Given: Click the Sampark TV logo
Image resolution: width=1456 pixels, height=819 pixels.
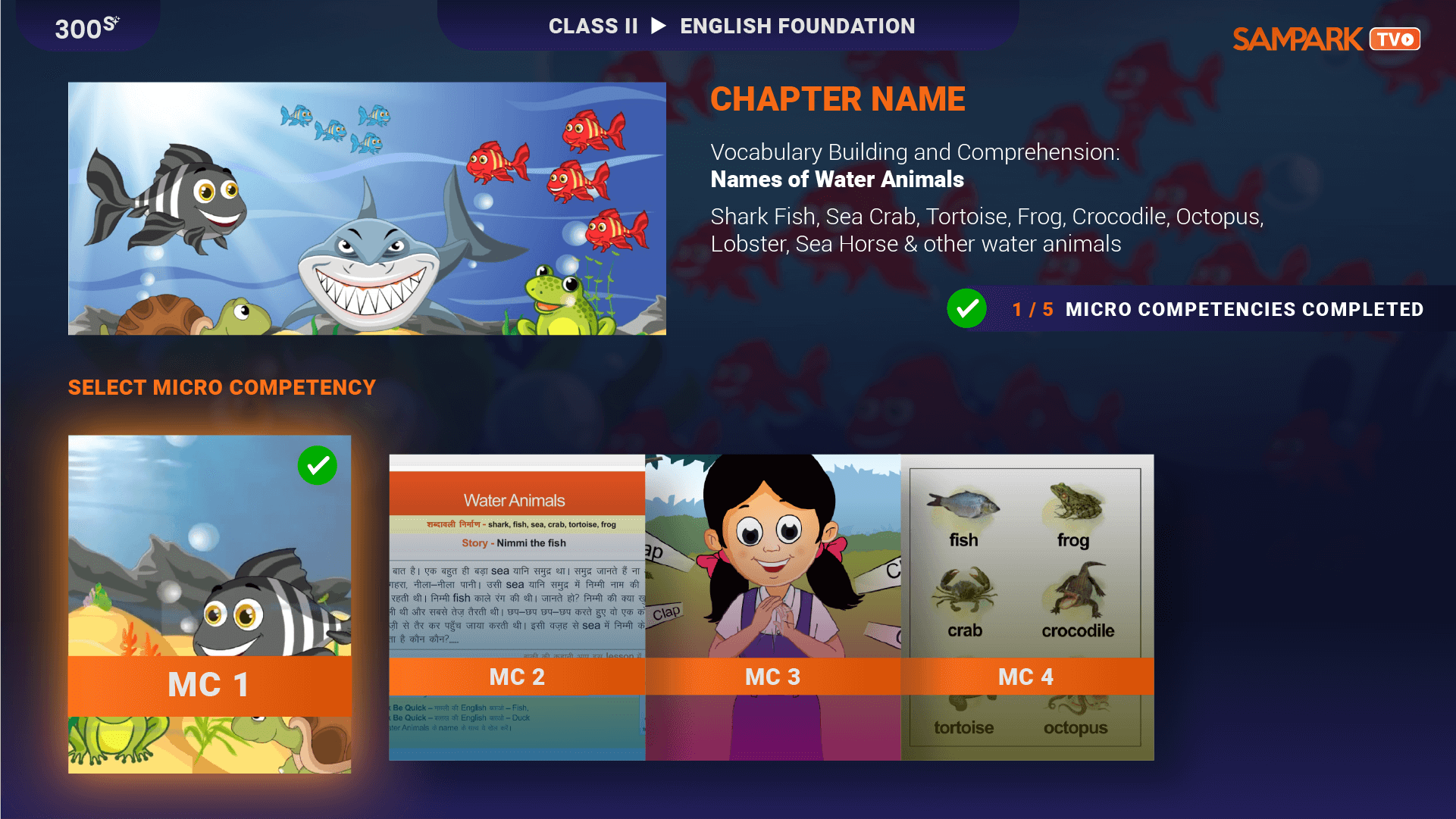Looking at the screenshot, I should click(x=1326, y=39).
